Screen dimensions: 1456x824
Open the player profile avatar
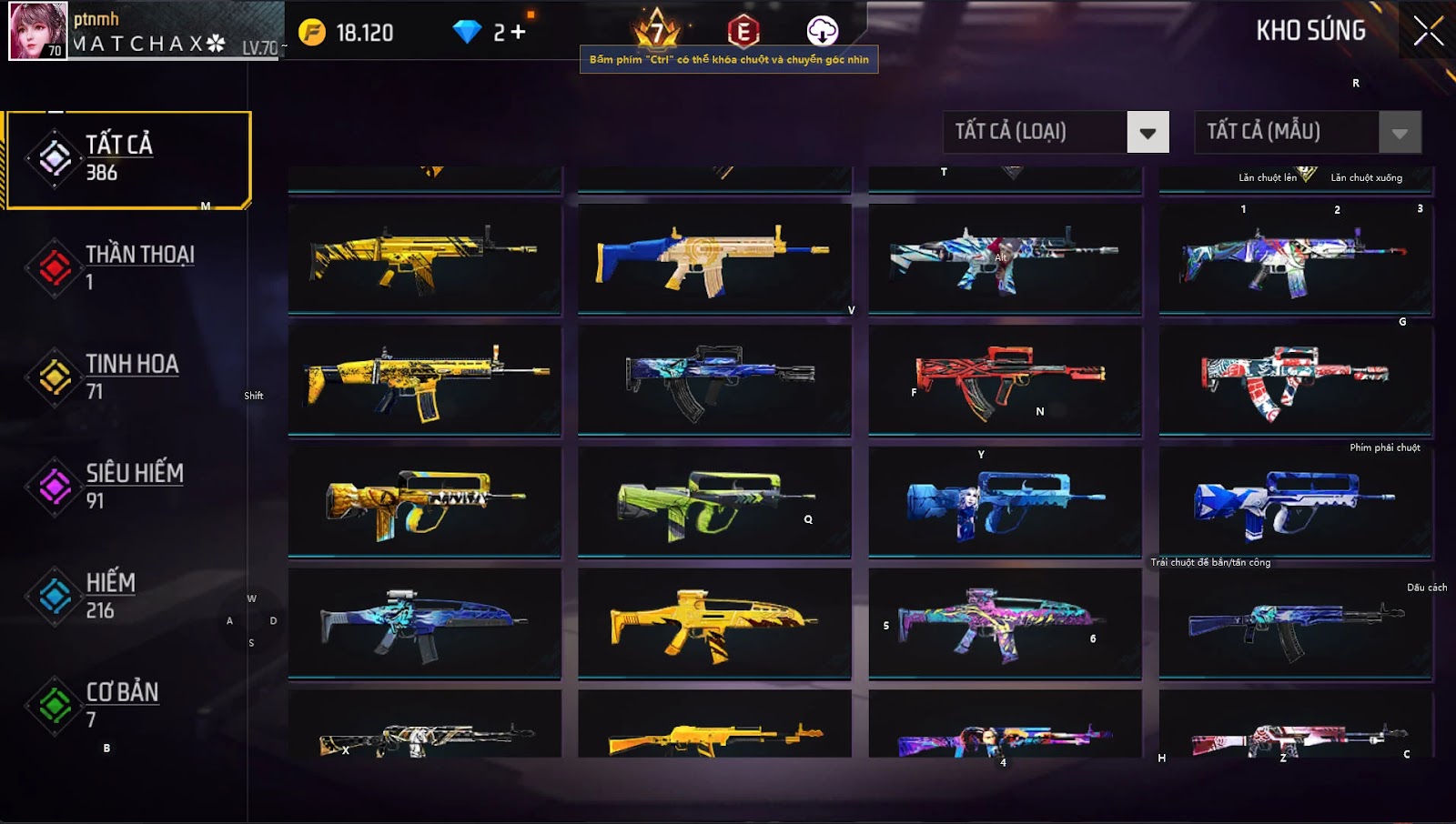[x=37, y=31]
